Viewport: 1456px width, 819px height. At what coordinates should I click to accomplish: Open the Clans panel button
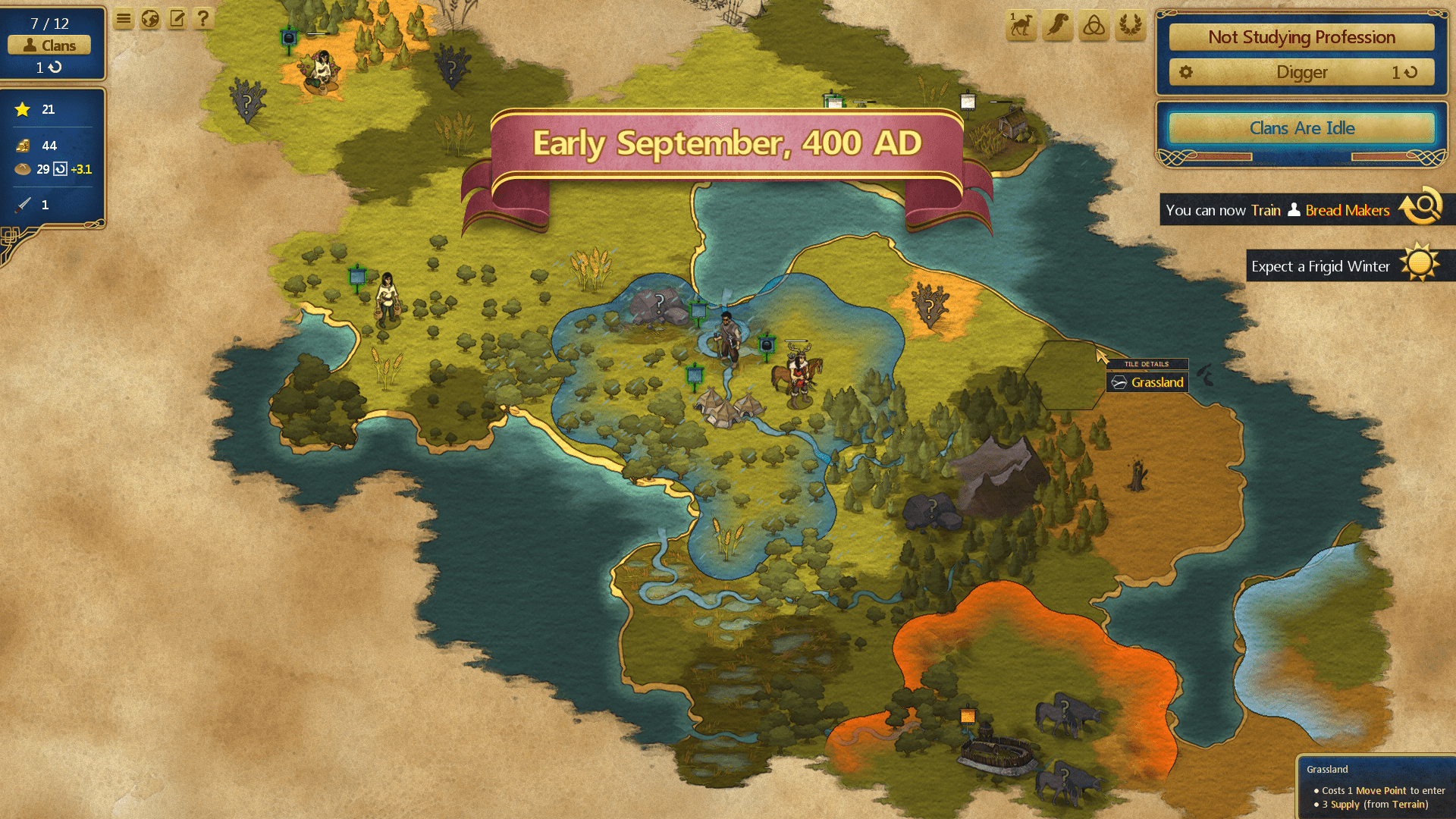pos(49,45)
